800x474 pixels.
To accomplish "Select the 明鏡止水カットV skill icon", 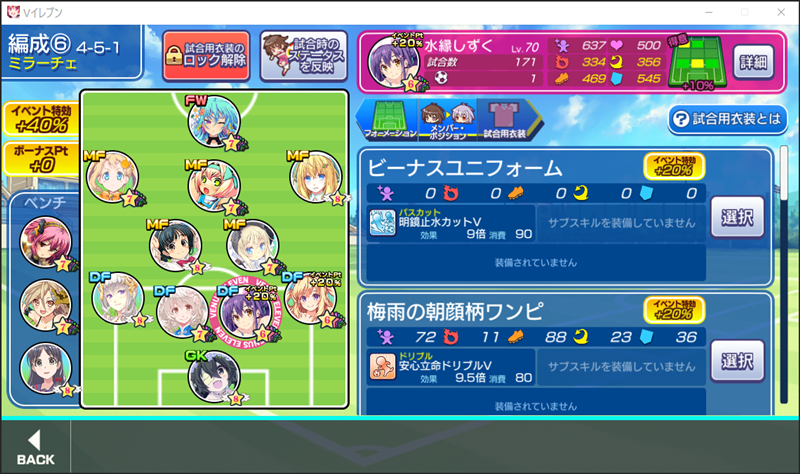I will (381, 223).
